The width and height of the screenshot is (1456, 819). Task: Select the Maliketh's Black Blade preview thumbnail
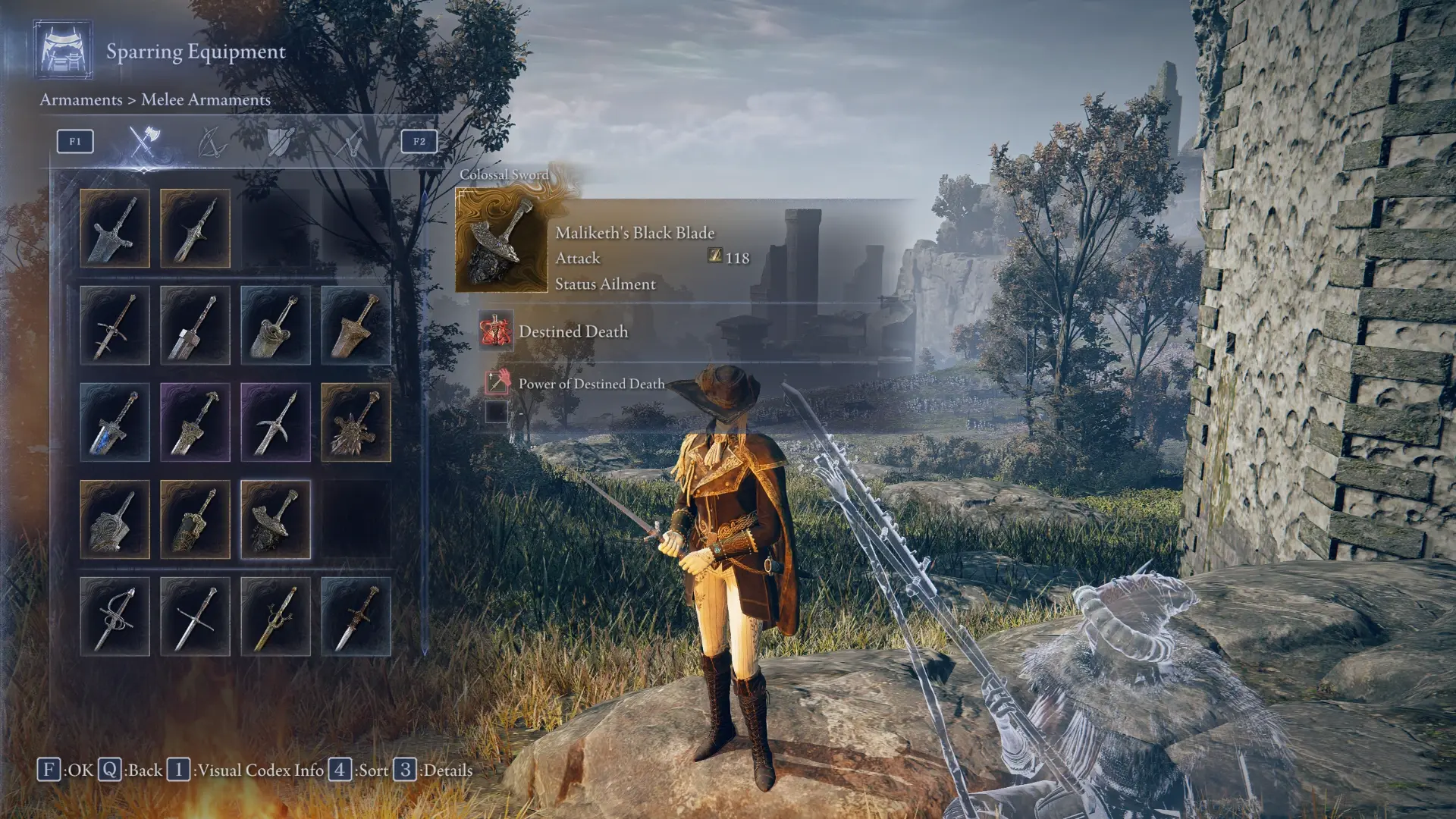[x=500, y=240]
